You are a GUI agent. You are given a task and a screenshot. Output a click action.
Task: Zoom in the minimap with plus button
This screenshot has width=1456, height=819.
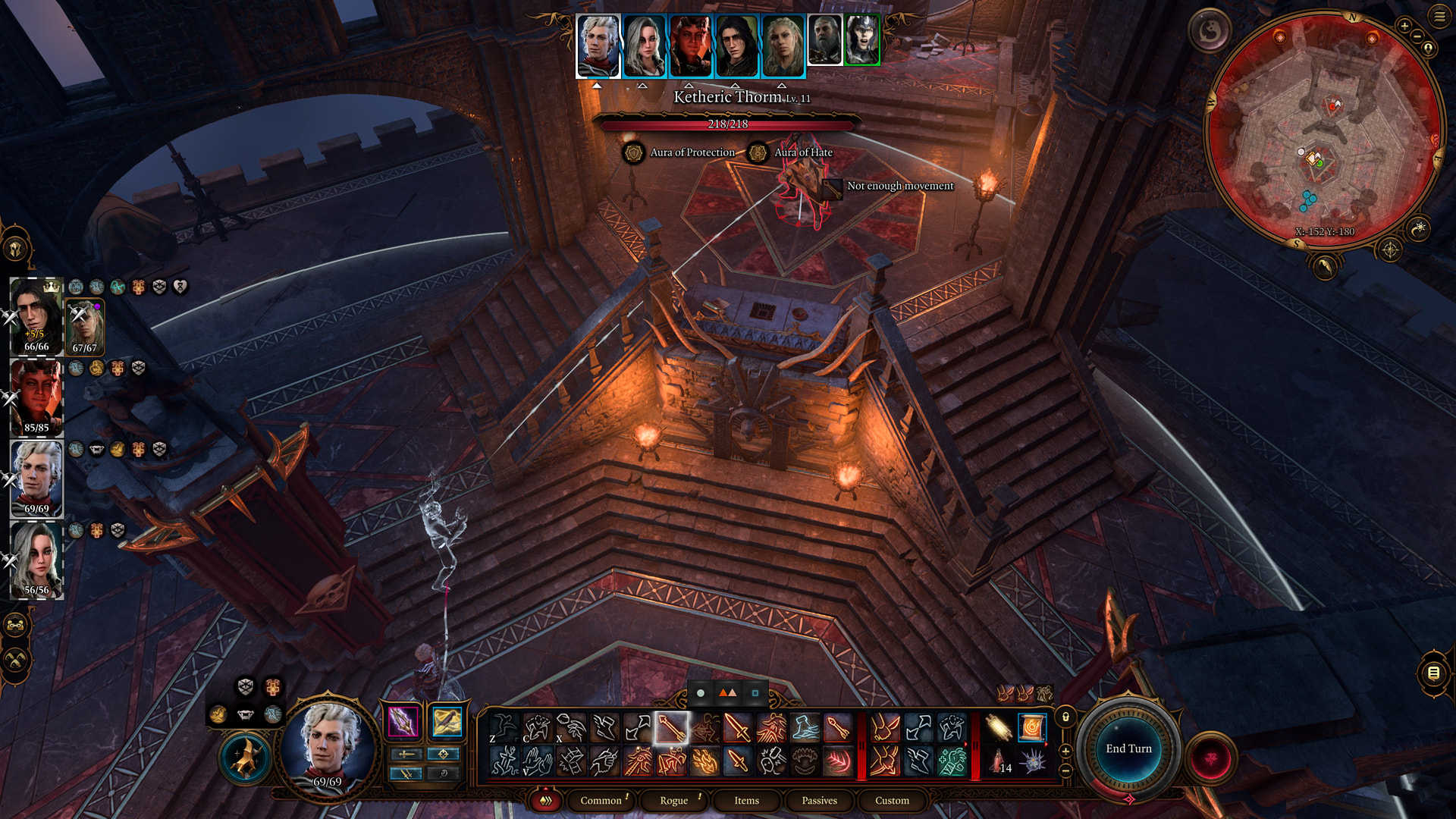point(1404,27)
